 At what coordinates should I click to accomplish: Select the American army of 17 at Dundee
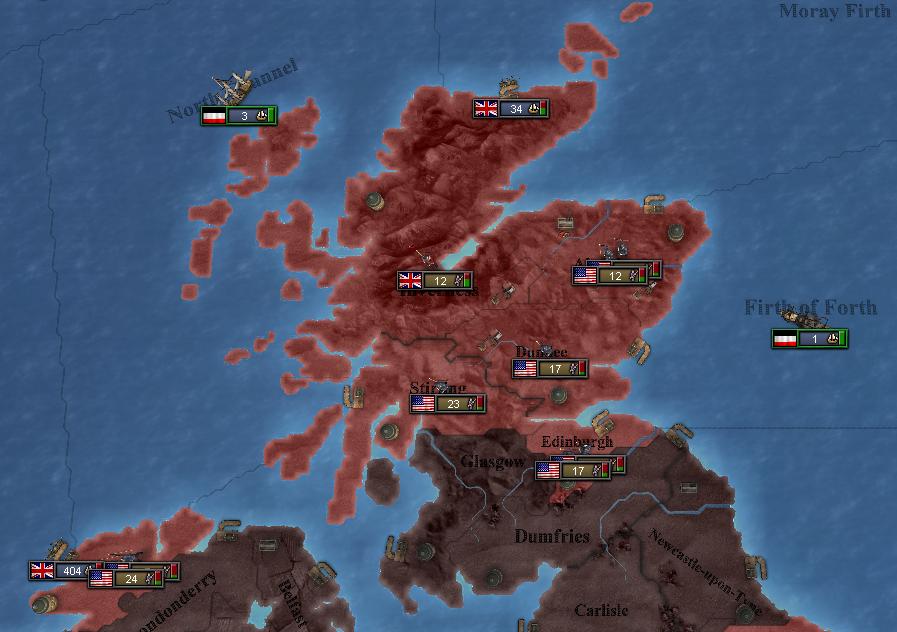click(549, 369)
